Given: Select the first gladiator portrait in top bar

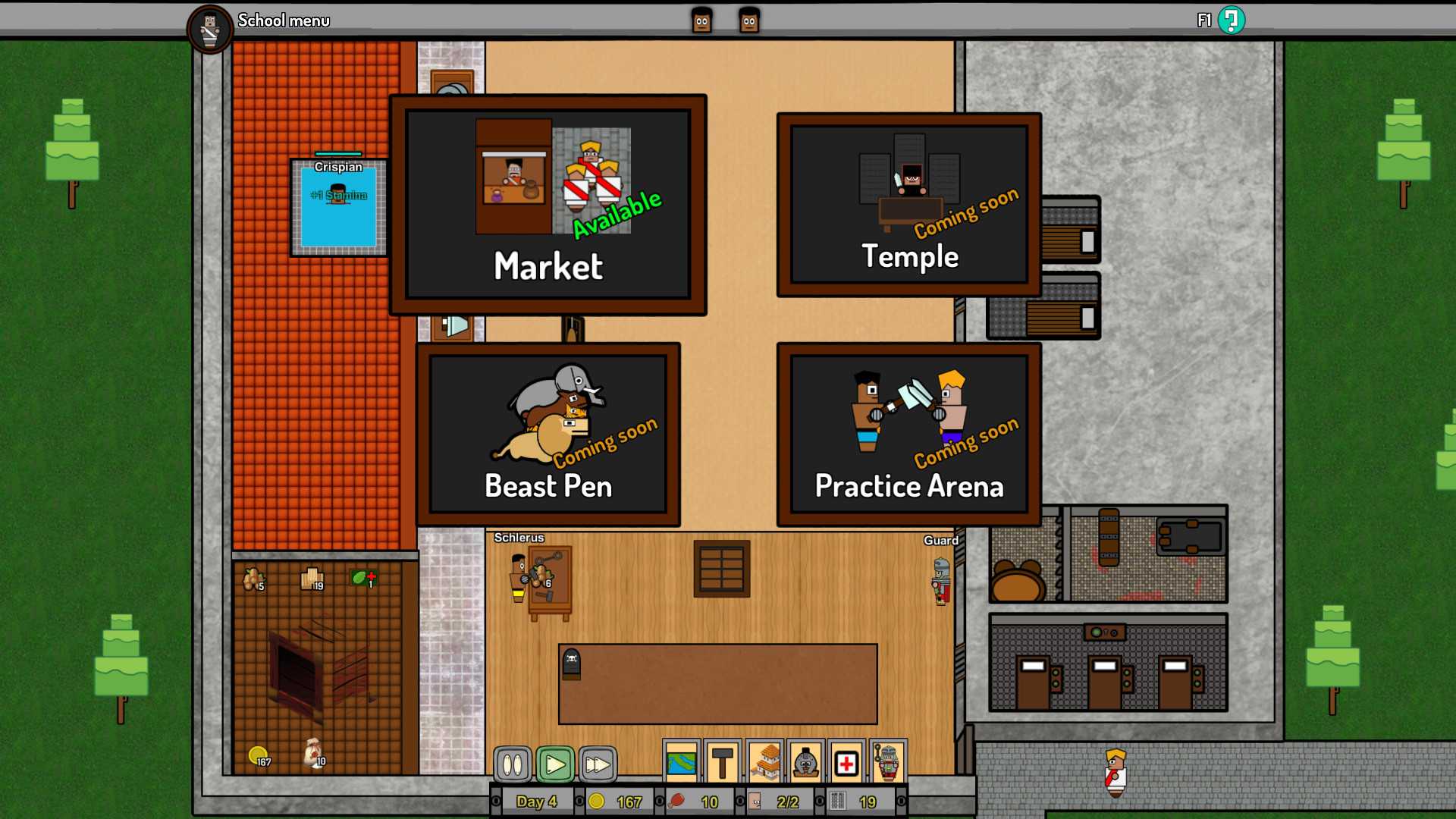Looking at the screenshot, I should [701, 21].
